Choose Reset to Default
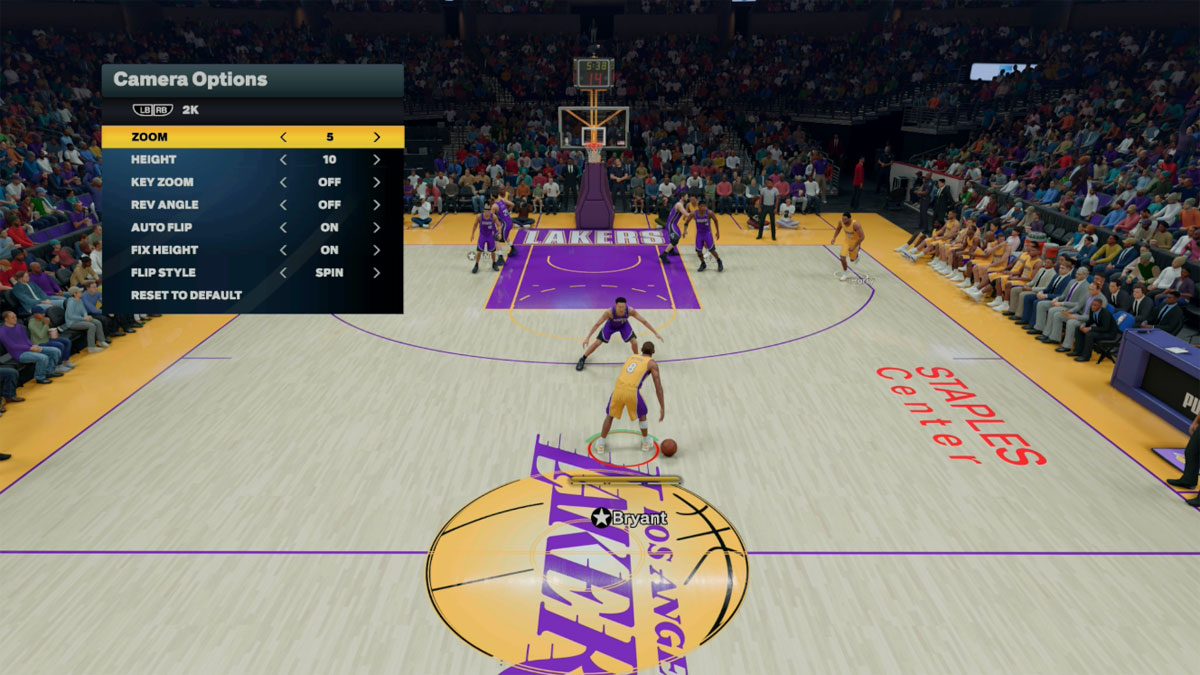The image size is (1200, 675). (x=186, y=295)
